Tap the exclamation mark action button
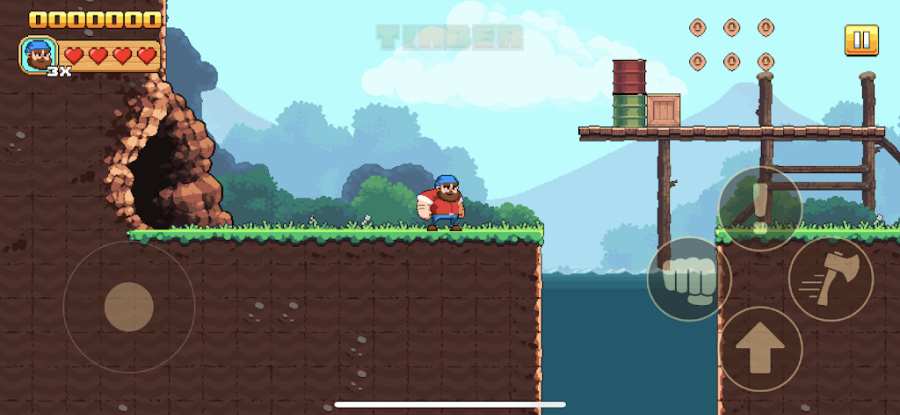Viewport: 900px width, 415px height. pyautogui.click(x=760, y=209)
